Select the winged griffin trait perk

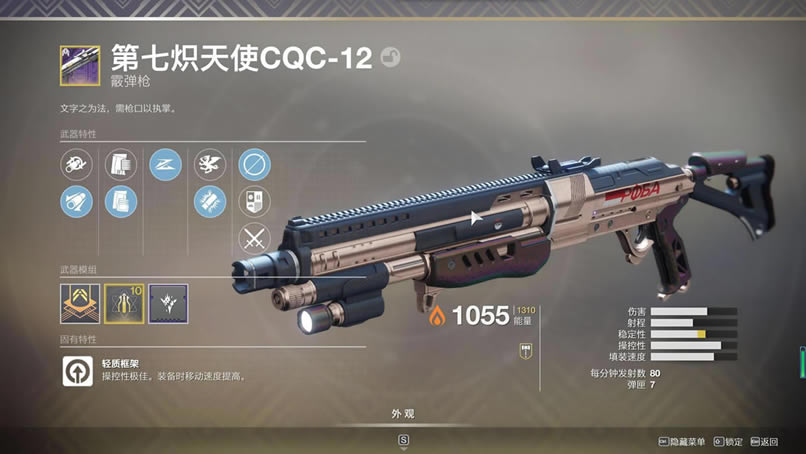pos(210,164)
